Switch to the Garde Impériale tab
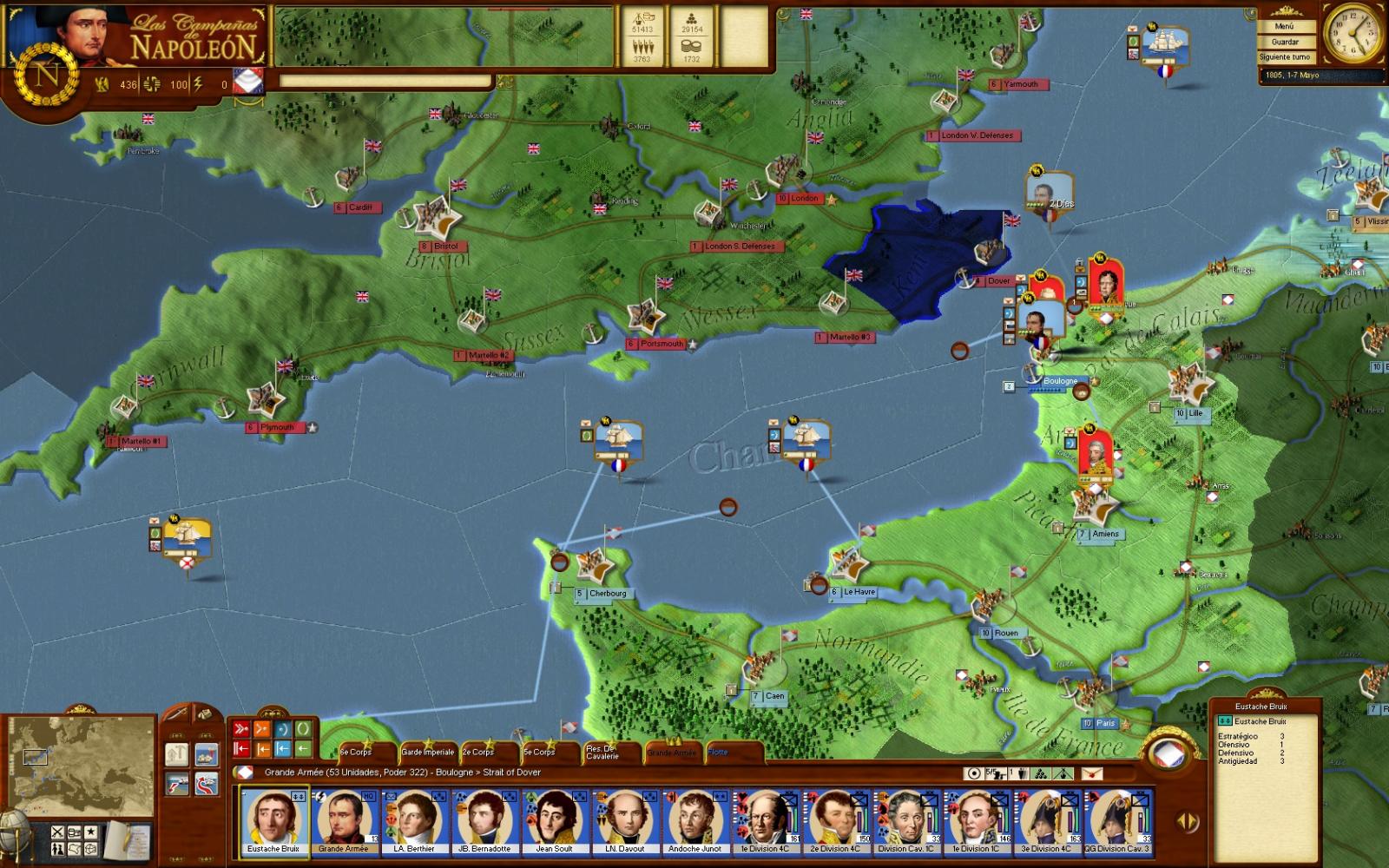This screenshot has width=1389, height=868. (x=427, y=752)
